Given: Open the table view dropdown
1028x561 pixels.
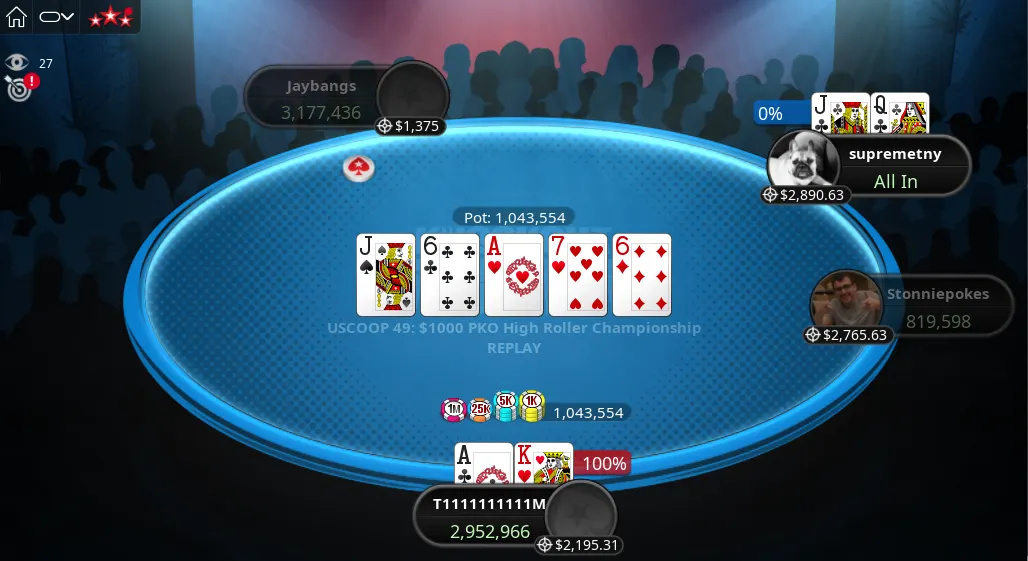Looking at the screenshot, I should tap(56, 17).
